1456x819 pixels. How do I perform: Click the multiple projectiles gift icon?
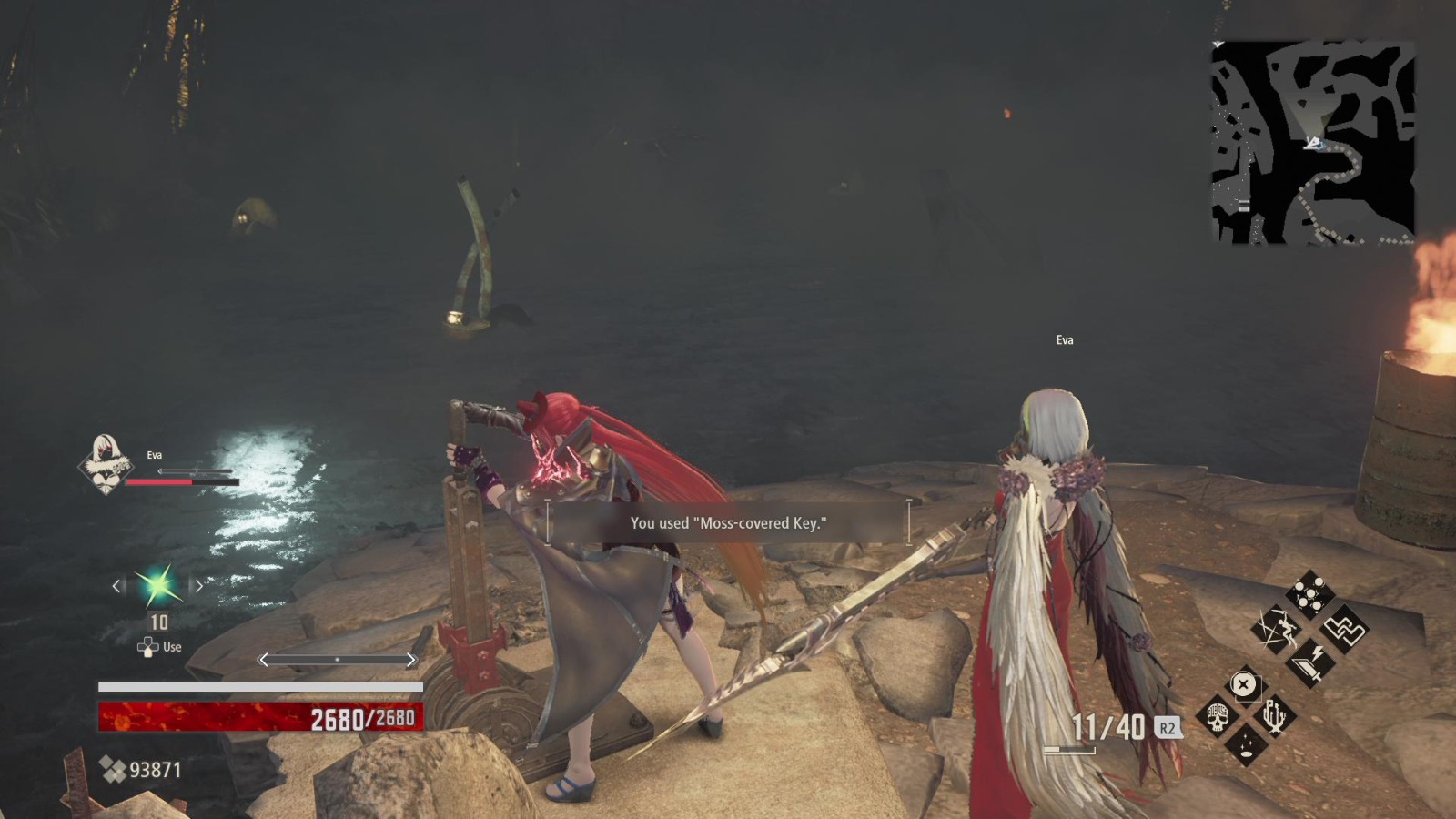[1309, 592]
